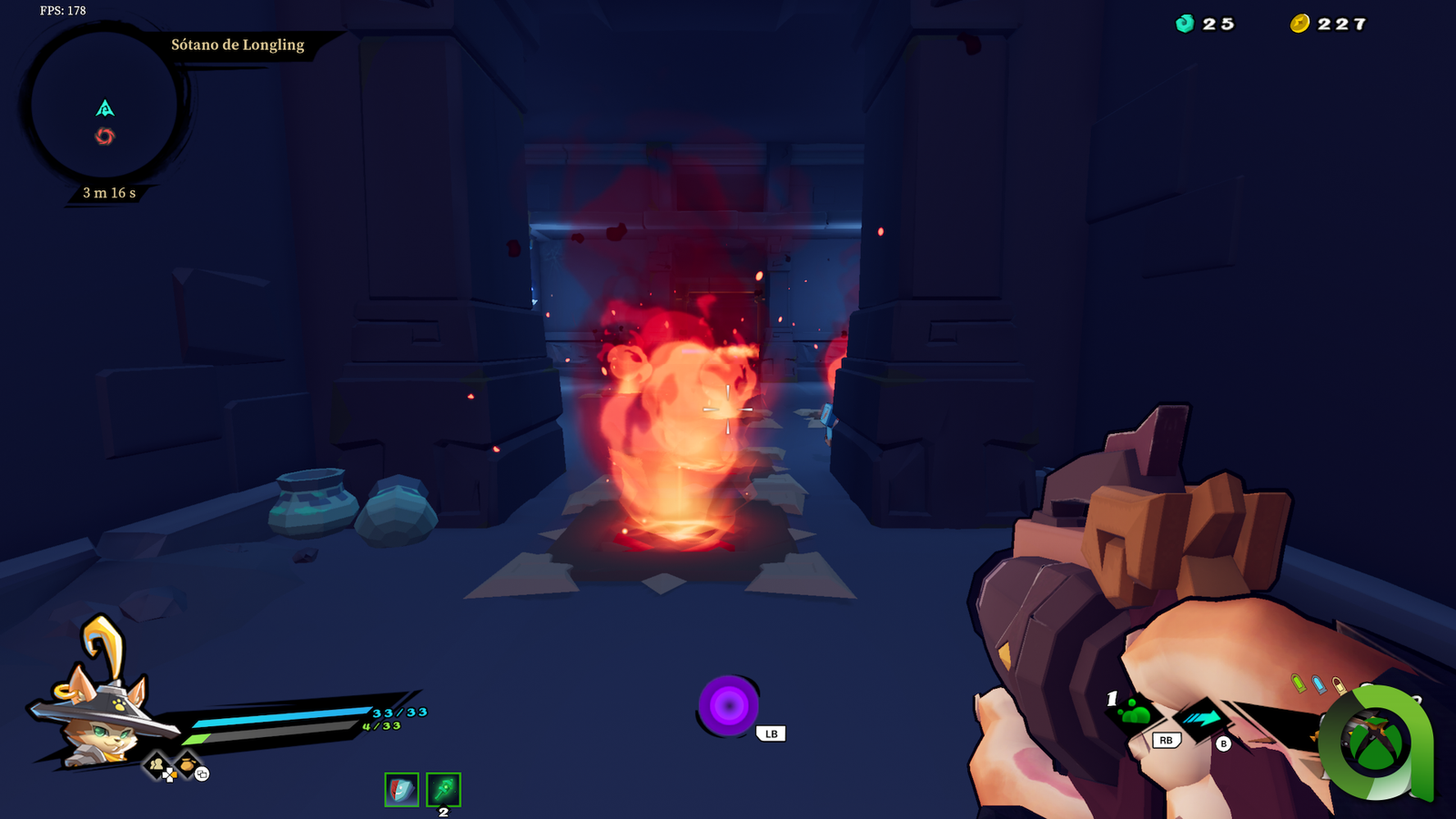Use the green smoke grenade skill

[1135, 713]
